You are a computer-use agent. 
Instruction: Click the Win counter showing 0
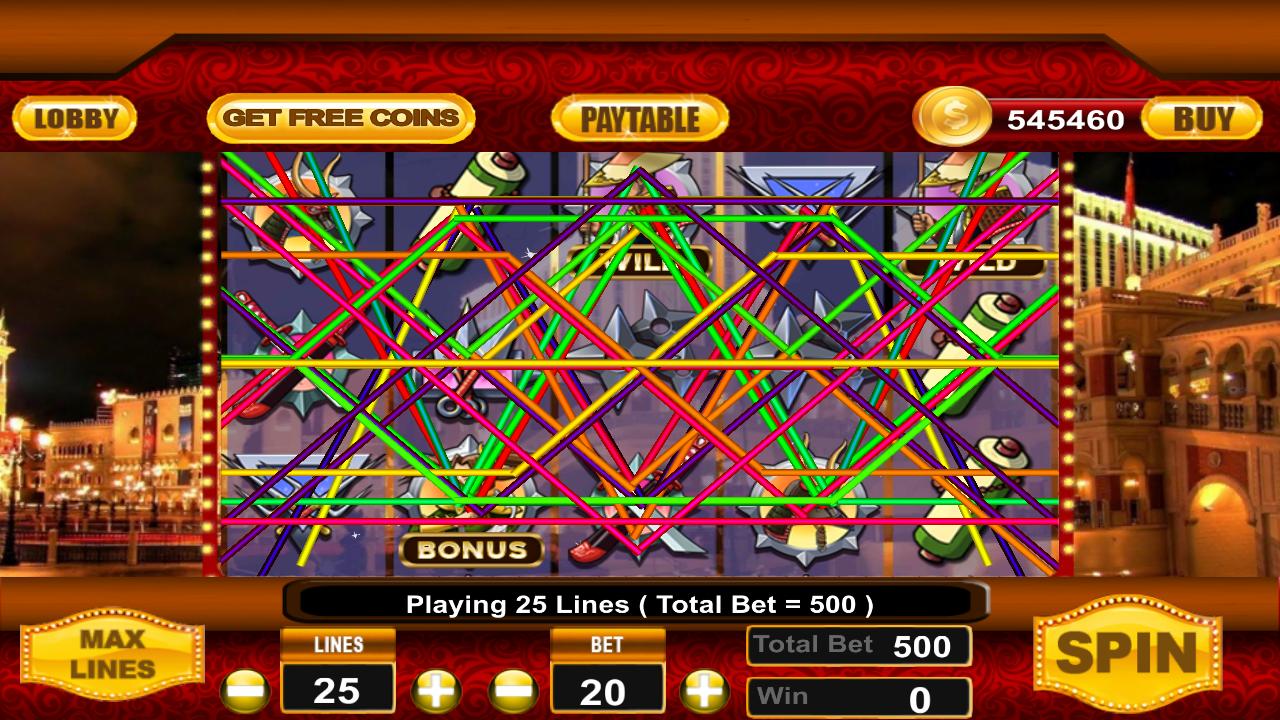click(x=858, y=694)
